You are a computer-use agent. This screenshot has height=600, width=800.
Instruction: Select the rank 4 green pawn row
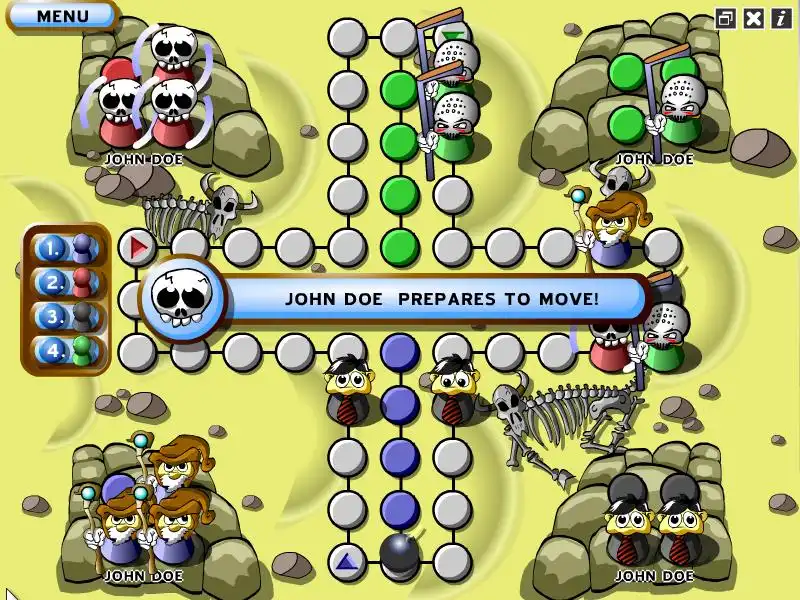pos(66,352)
